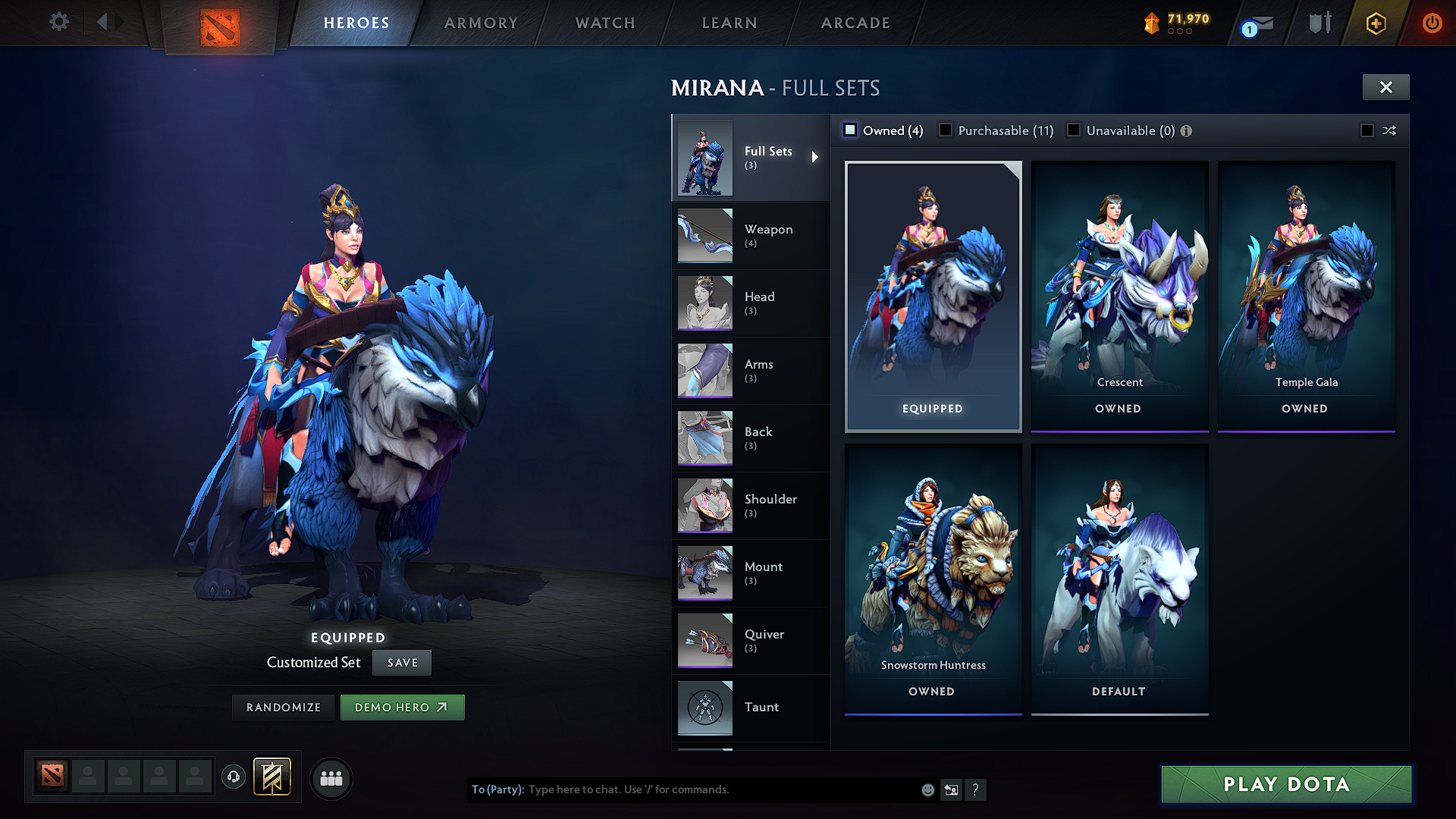The width and height of the screenshot is (1456, 819).
Task: Click the DEMO HERO button
Action: 403,707
